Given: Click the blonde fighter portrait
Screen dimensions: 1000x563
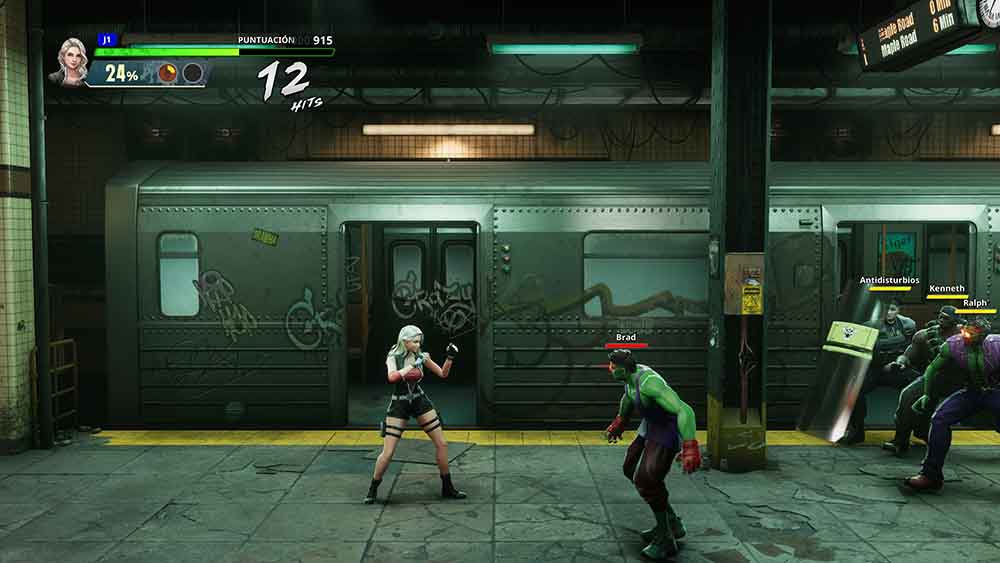Looking at the screenshot, I should [72, 60].
